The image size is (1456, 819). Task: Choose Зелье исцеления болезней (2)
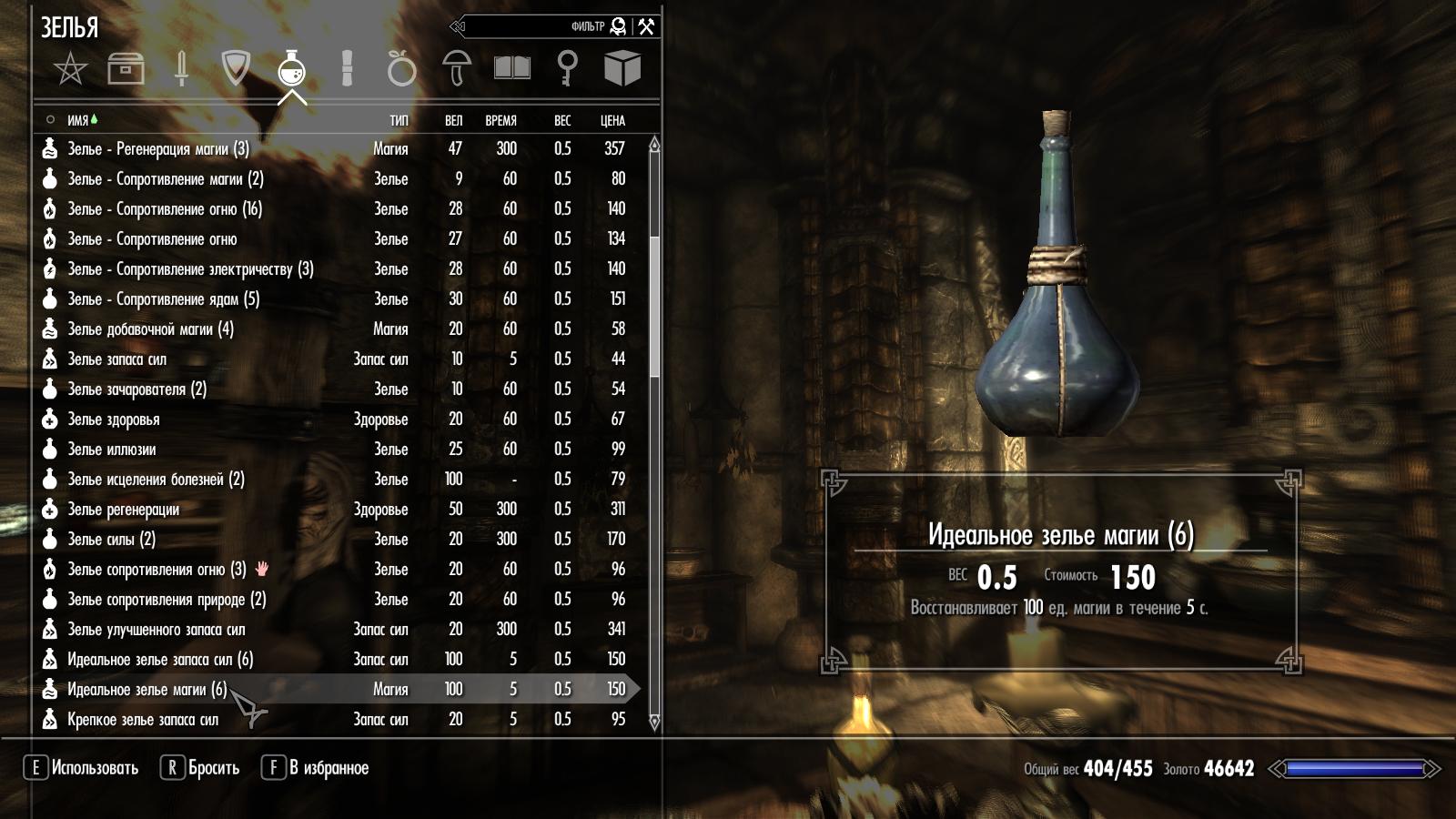156,480
